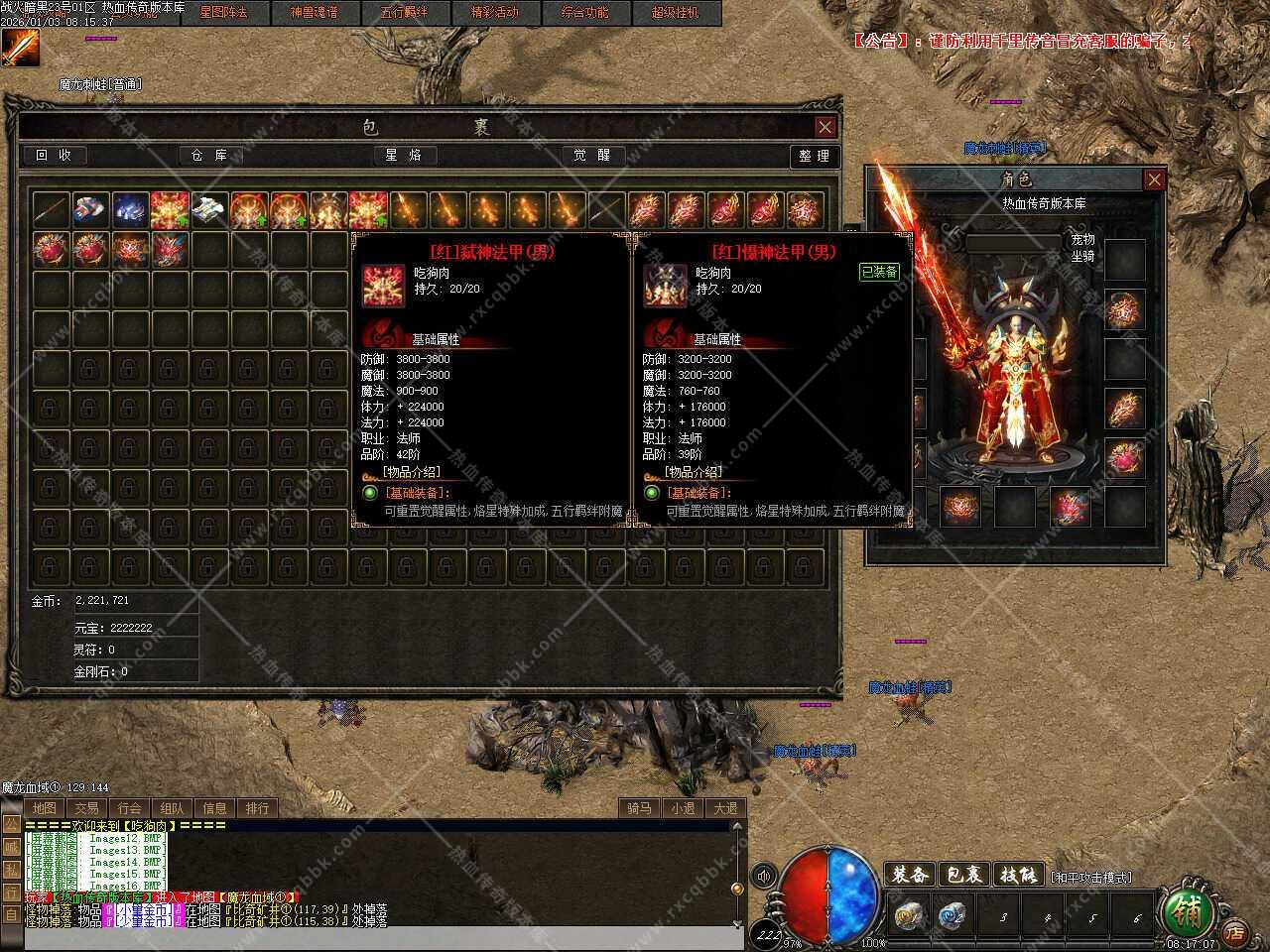The image size is (1270, 952).
Task: Open the 神兽魂谱 top menu
Action: [x=314, y=13]
